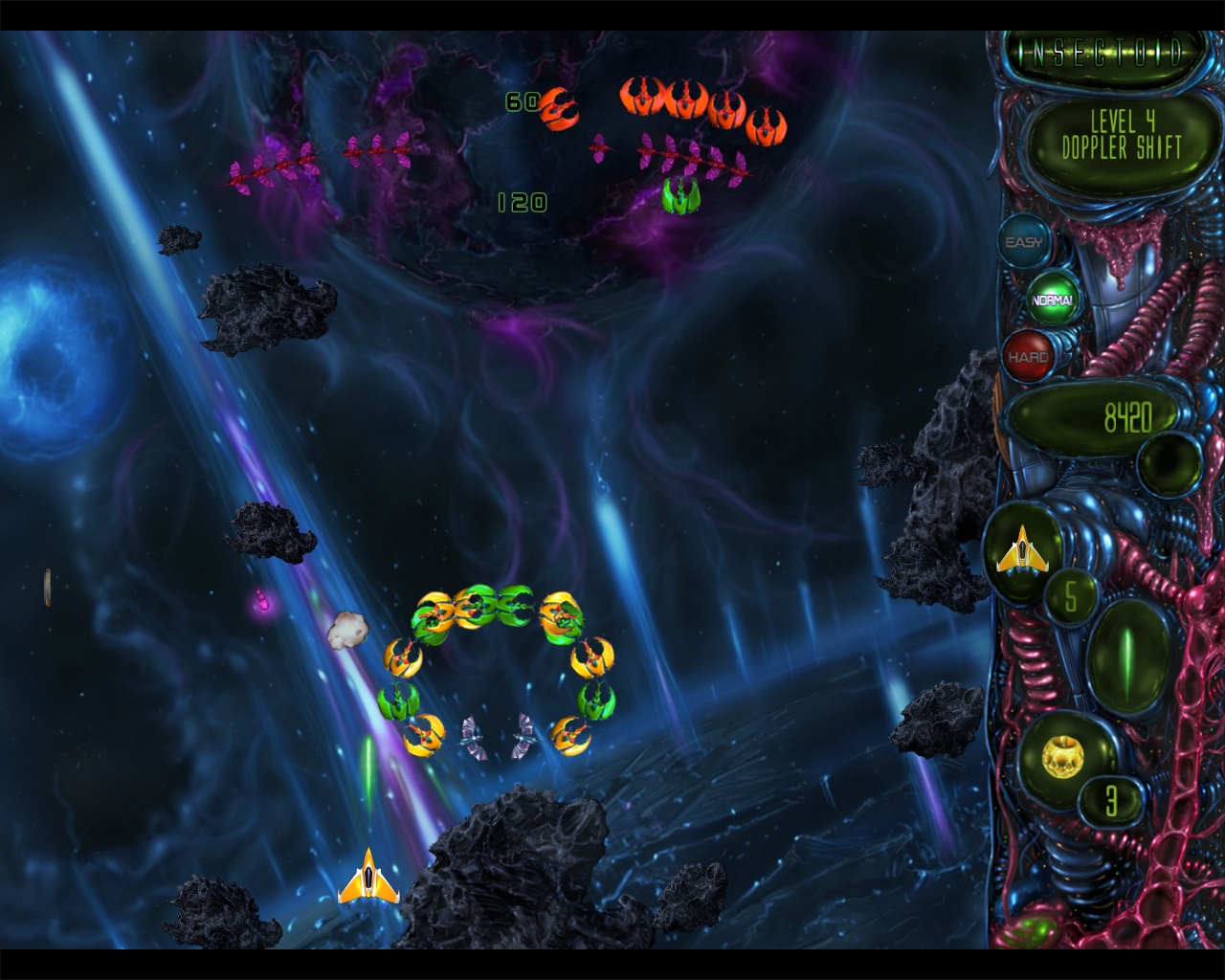
Task: Click the lives counter showing 5
Action: point(1069,596)
